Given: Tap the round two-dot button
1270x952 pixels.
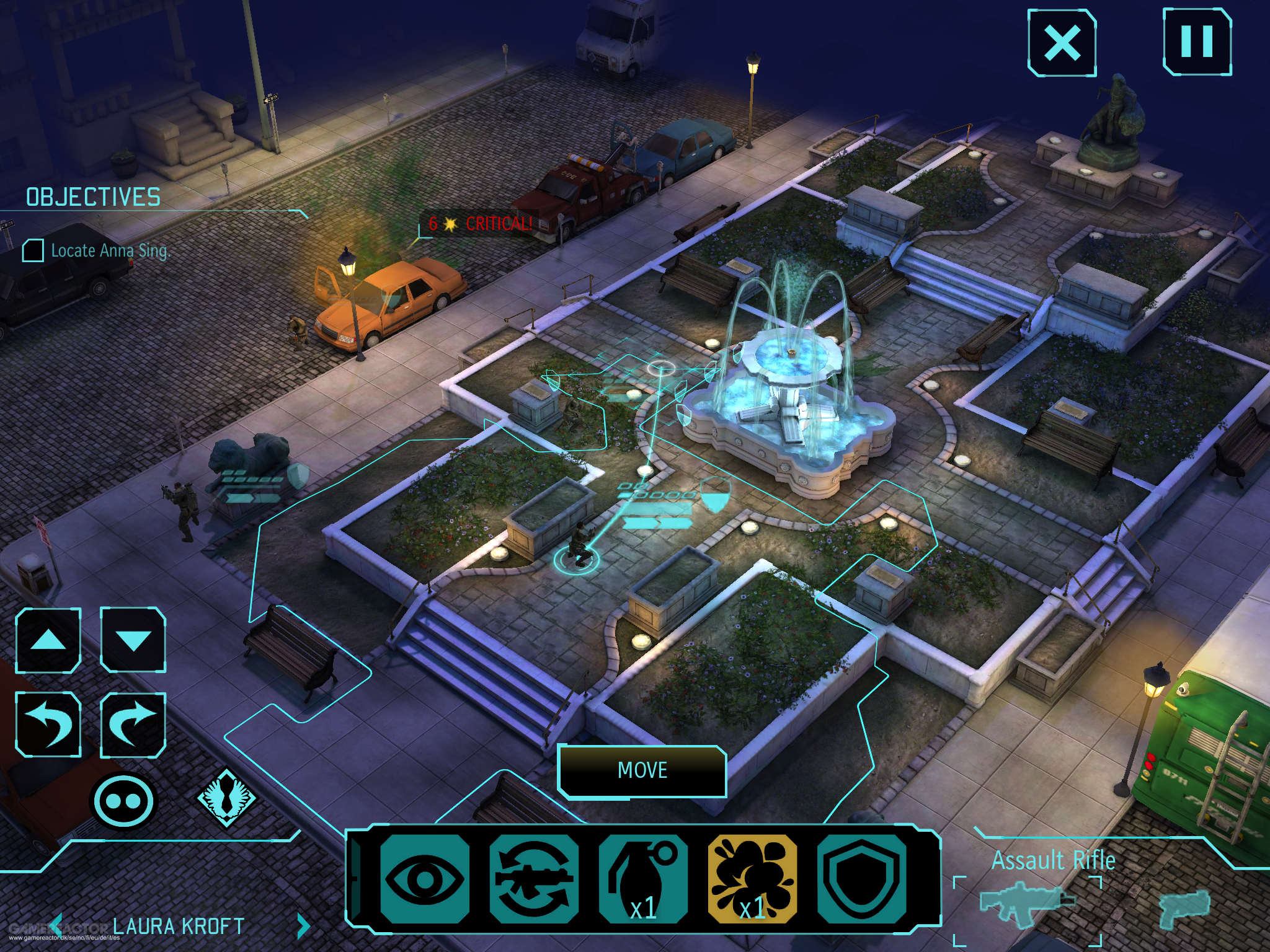Looking at the screenshot, I should (x=123, y=801).
